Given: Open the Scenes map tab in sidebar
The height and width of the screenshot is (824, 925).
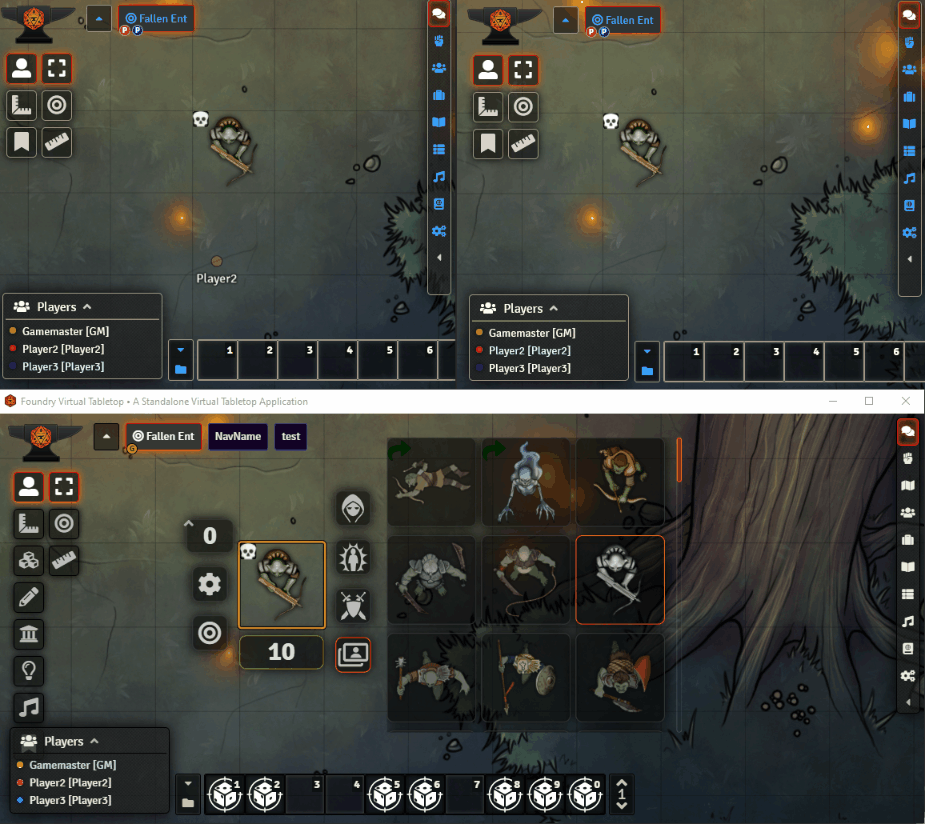Looking at the screenshot, I should pyautogui.click(x=908, y=485).
